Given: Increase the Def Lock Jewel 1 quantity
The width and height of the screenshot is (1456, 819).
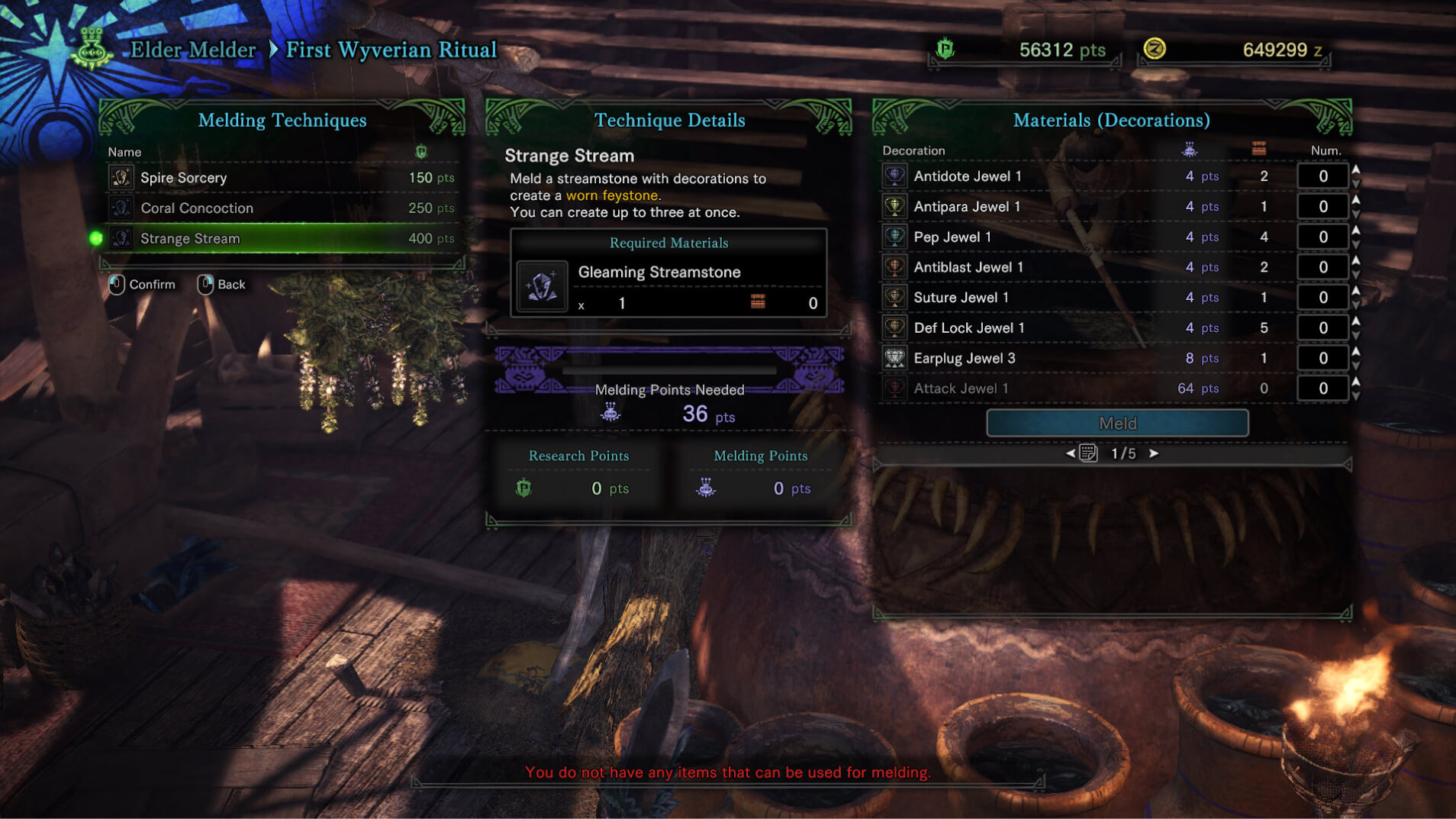Looking at the screenshot, I should (x=1356, y=321).
